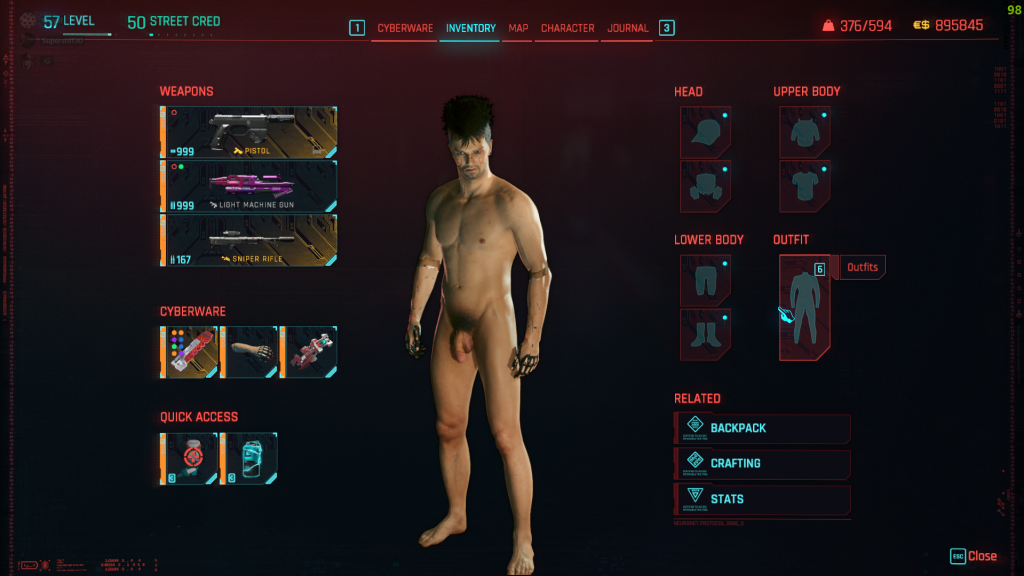The width and height of the screenshot is (1024, 576).
Task: Show the Stats screen
Action: coord(762,499)
